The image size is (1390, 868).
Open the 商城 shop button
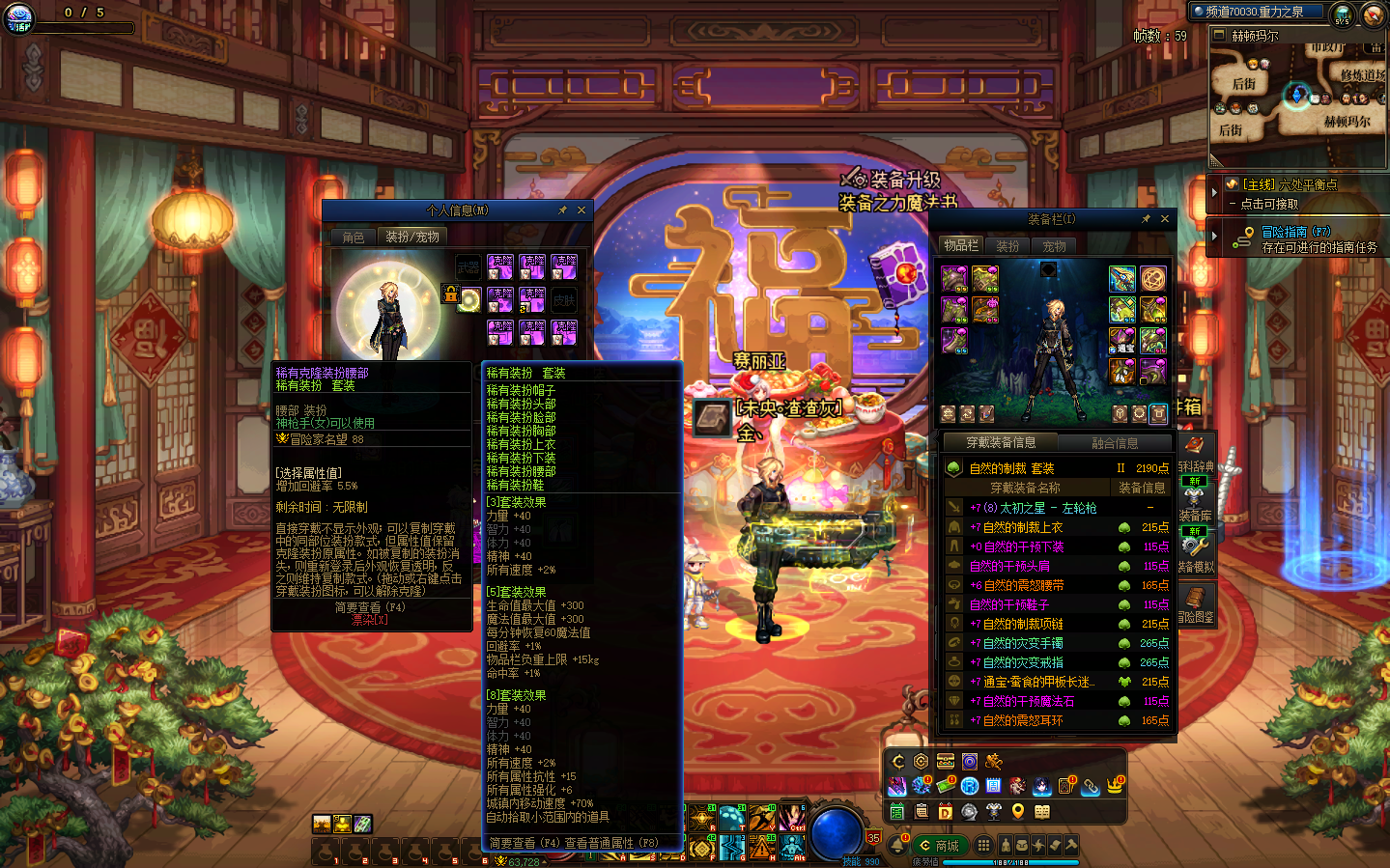click(x=940, y=845)
